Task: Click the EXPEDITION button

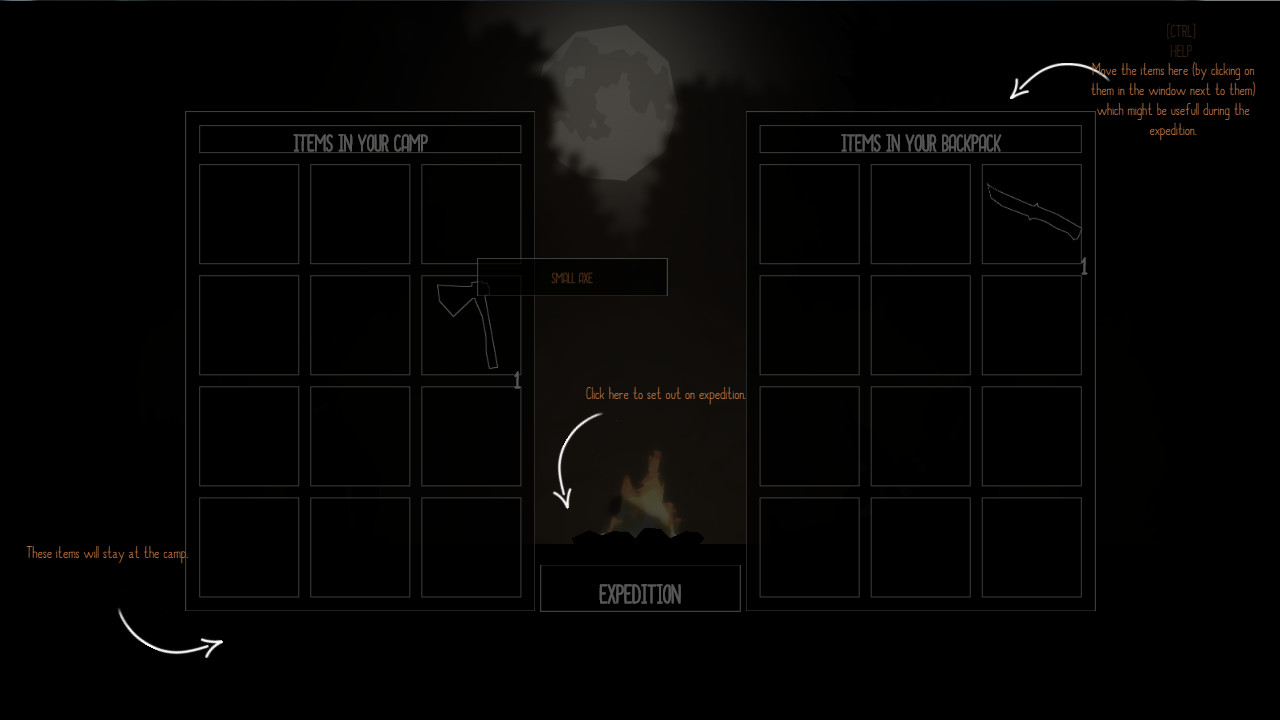Action: (640, 589)
